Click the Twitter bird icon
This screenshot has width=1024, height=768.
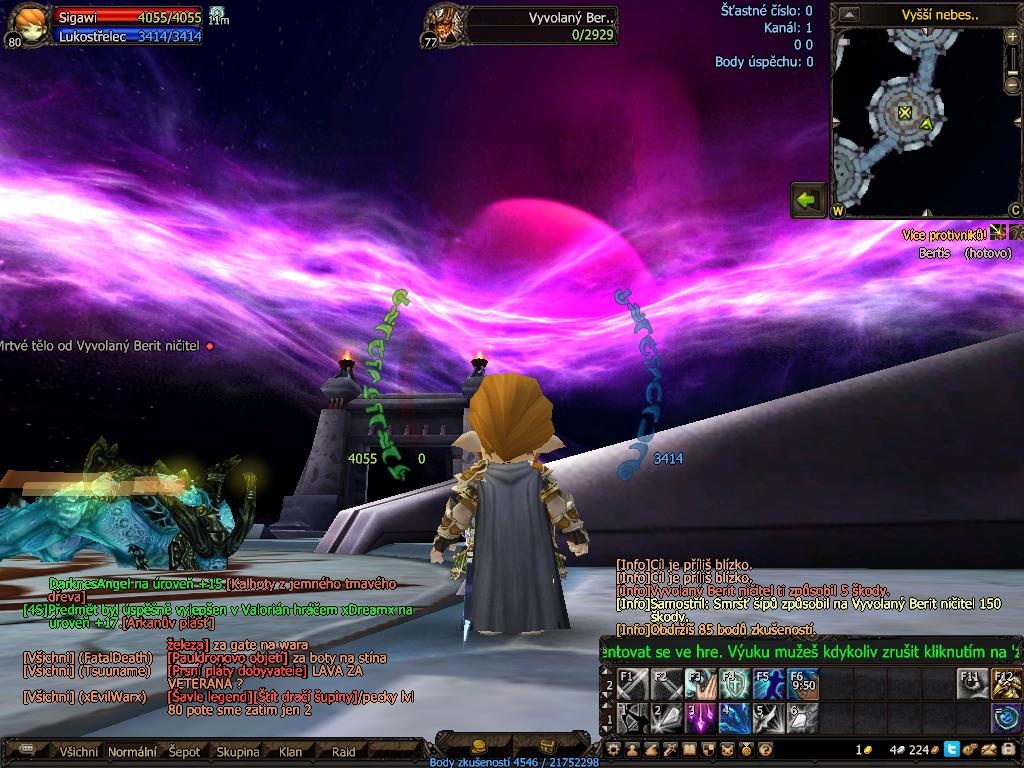(x=951, y=749)
